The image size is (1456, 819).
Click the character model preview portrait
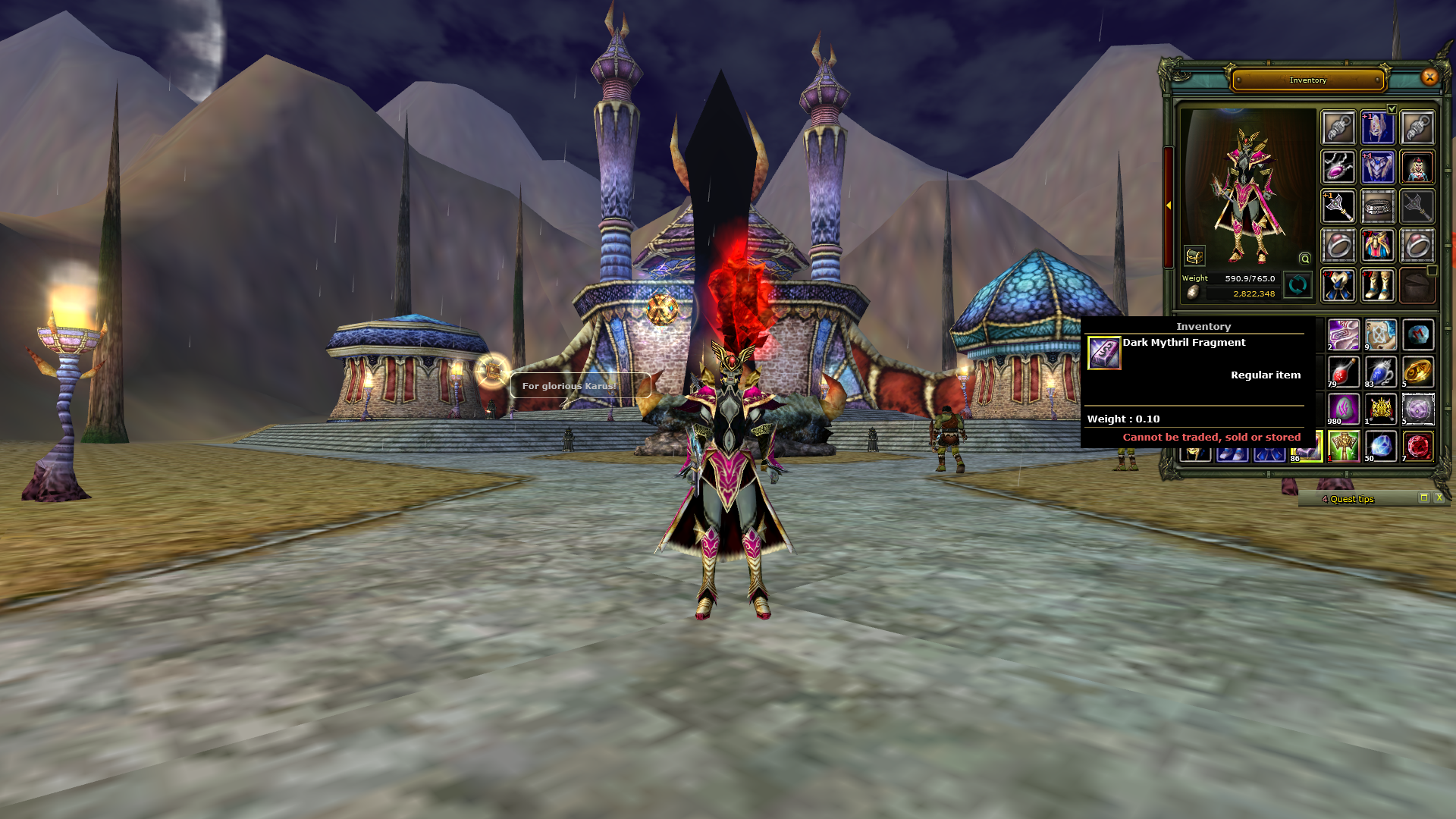coord(1244,180)
